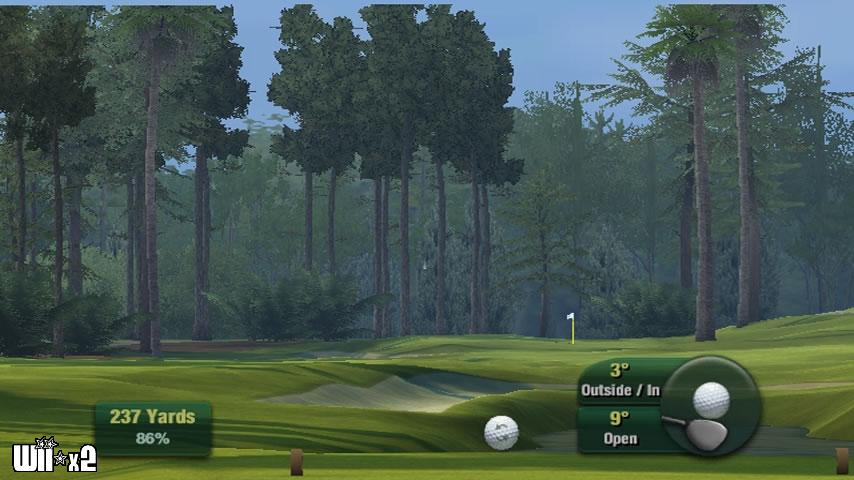854x480 pixels.
Task: Click the driver club and ball indicator
Action: tap(711, 406)
